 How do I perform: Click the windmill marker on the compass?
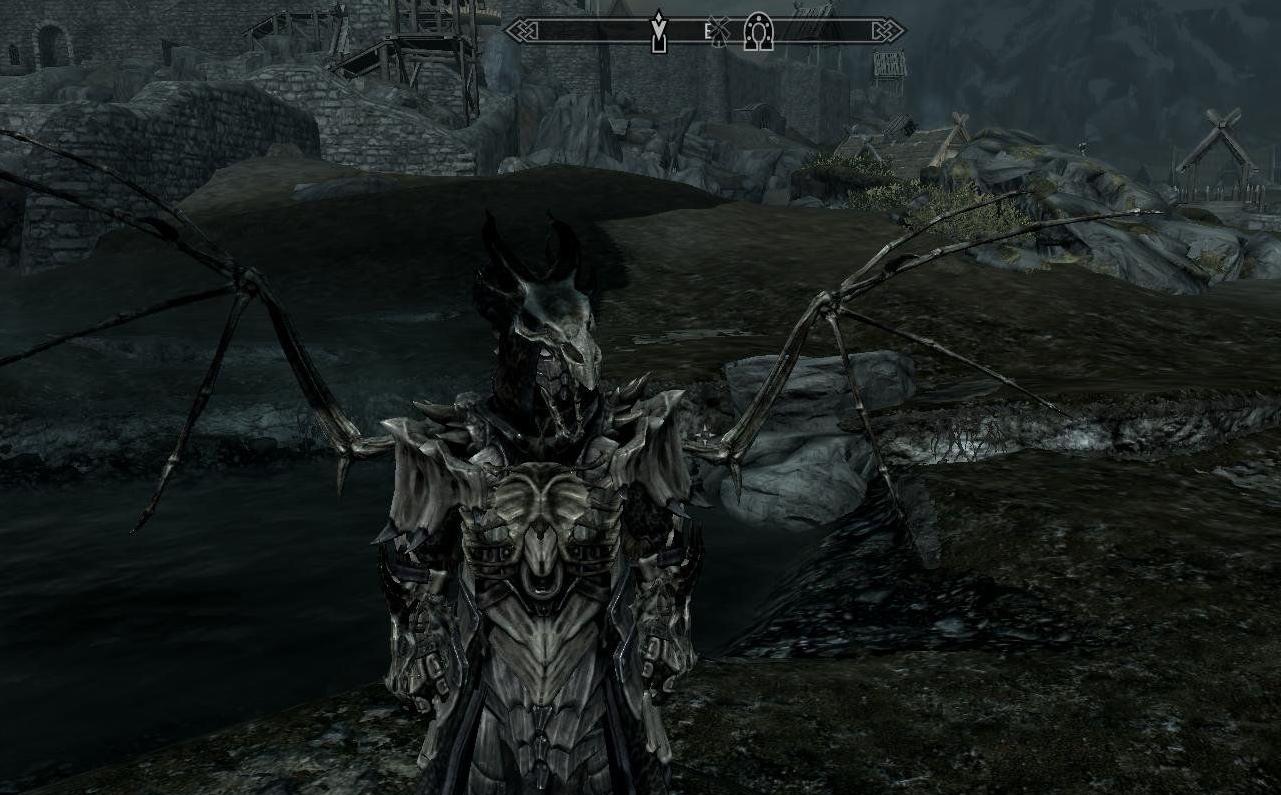[720, 32]
